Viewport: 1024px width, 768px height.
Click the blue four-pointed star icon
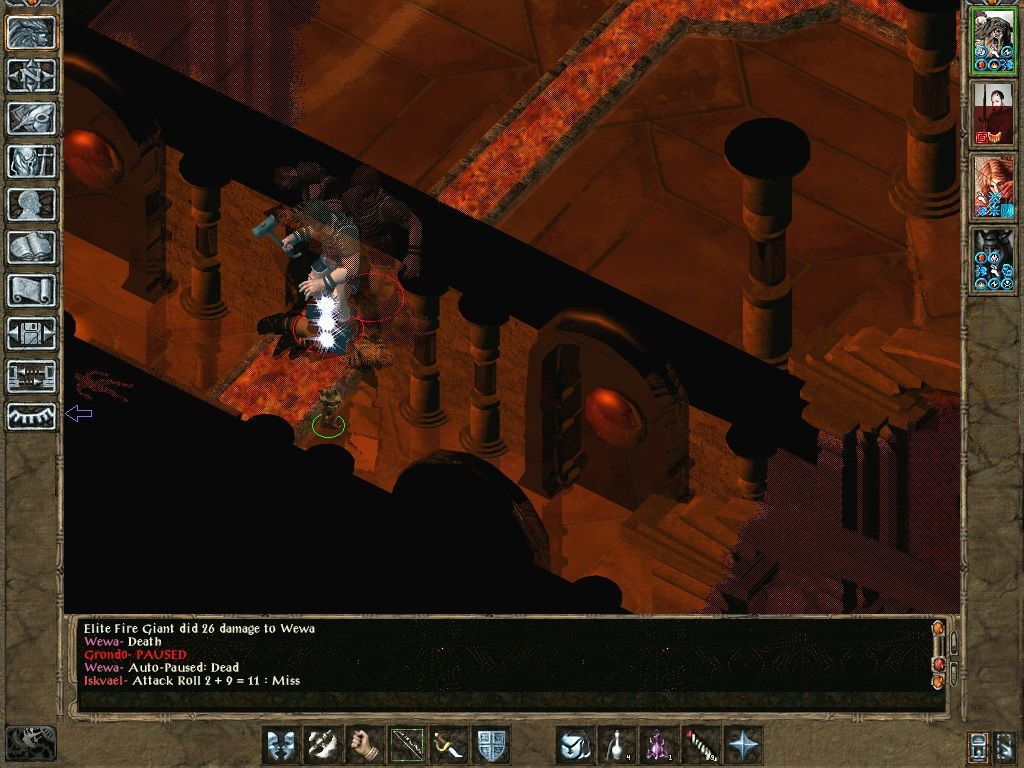coord(743,745)
